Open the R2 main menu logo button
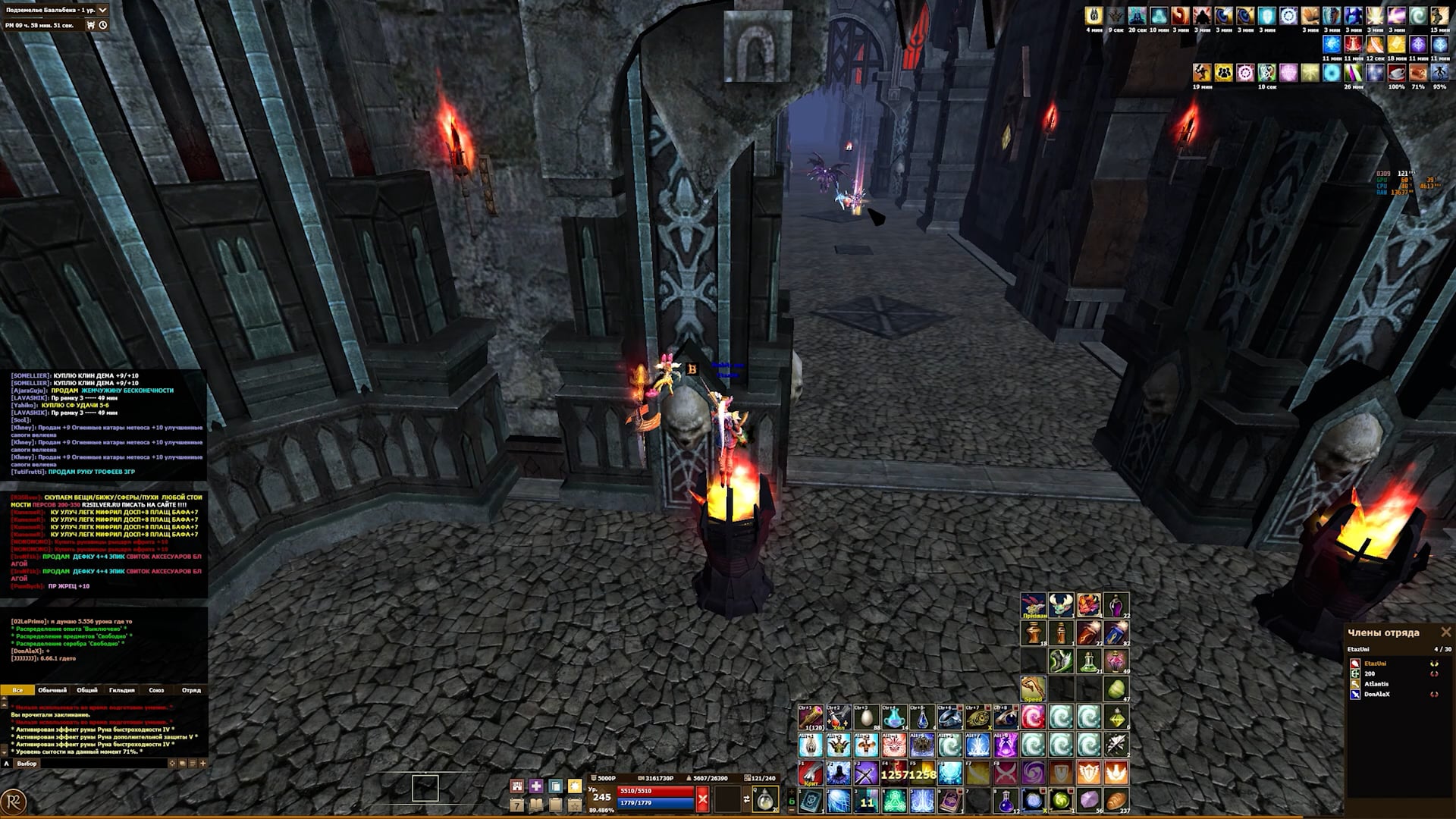1456x819 pixels. [14, 802]
